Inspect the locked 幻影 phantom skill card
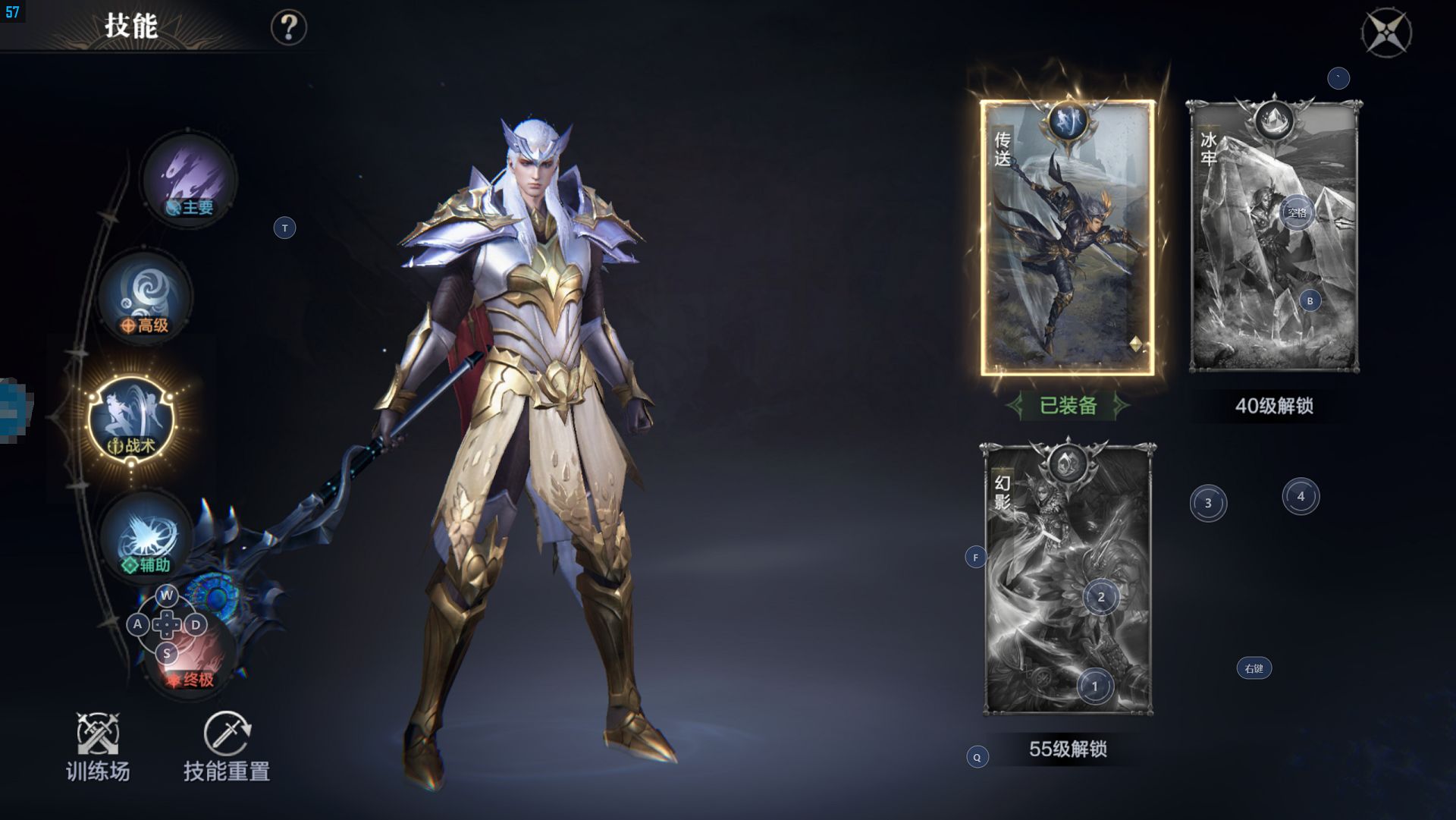The image size is (1456, 820). 1068,579
